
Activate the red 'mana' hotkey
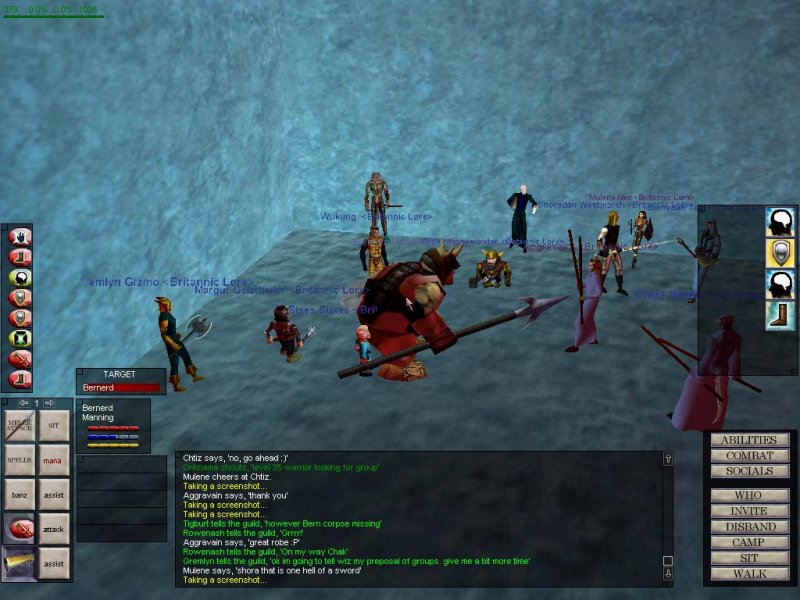(x=54, y=460)
